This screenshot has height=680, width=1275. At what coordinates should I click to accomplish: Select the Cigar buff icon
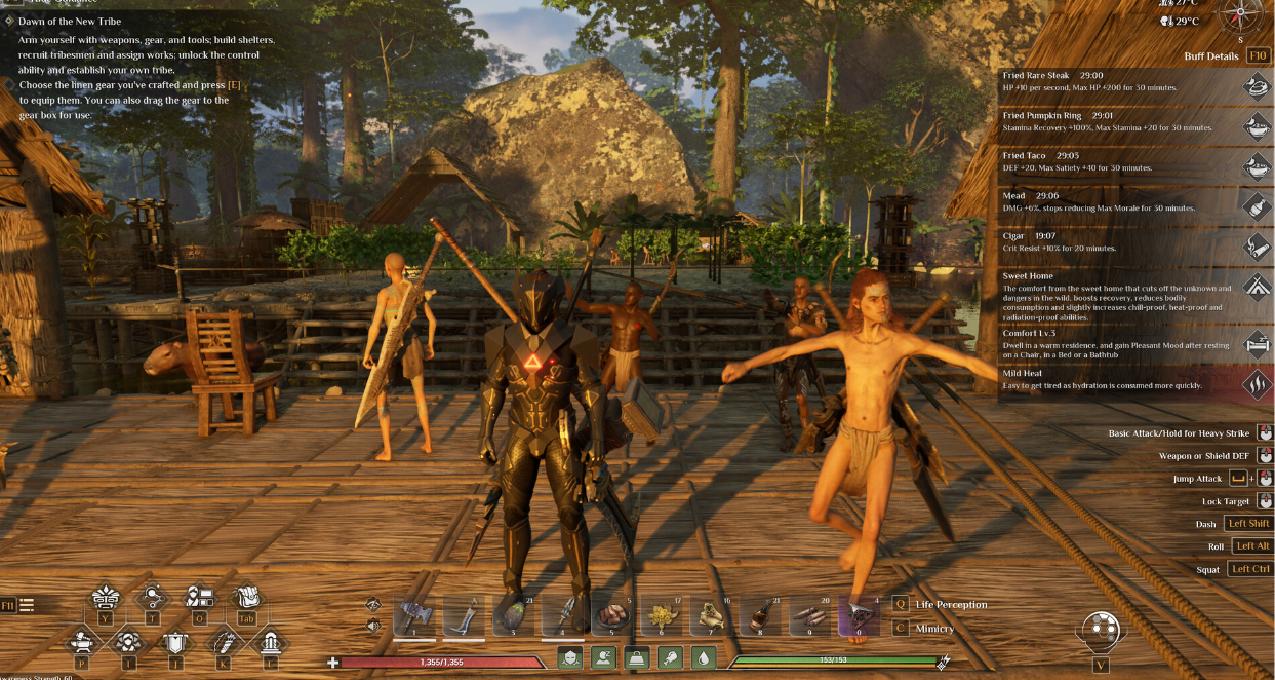[1255, 246]
